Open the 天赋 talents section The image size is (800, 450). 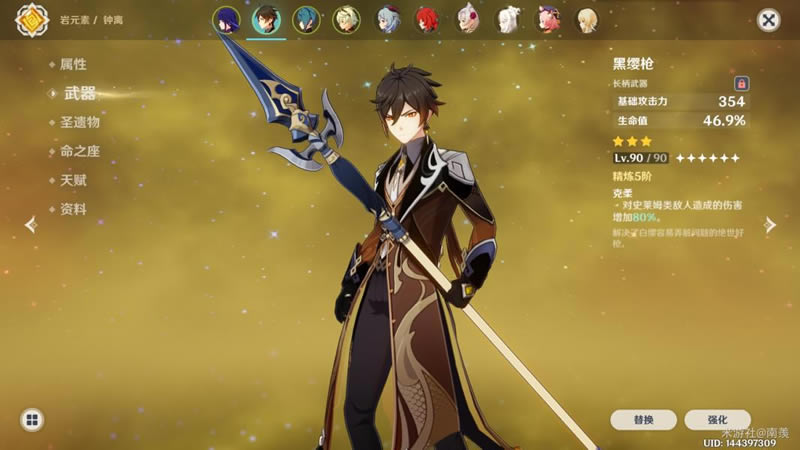pos(73,180)
